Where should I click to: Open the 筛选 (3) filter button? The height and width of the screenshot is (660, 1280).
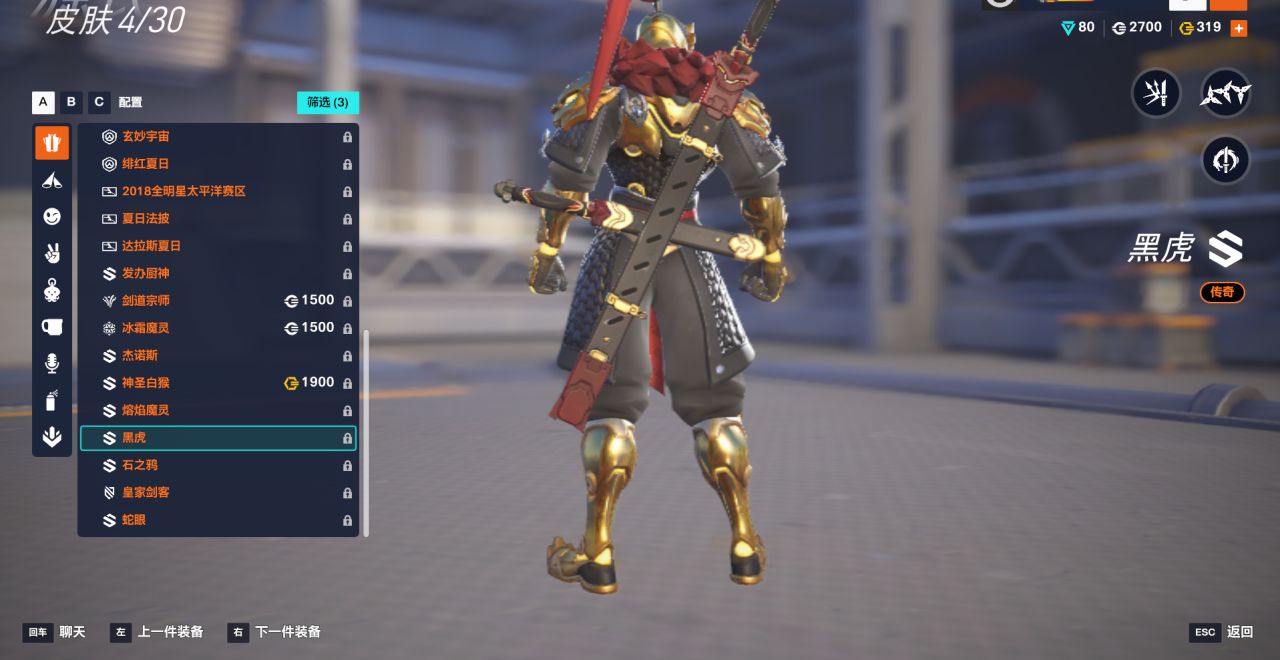click(327, 102)
